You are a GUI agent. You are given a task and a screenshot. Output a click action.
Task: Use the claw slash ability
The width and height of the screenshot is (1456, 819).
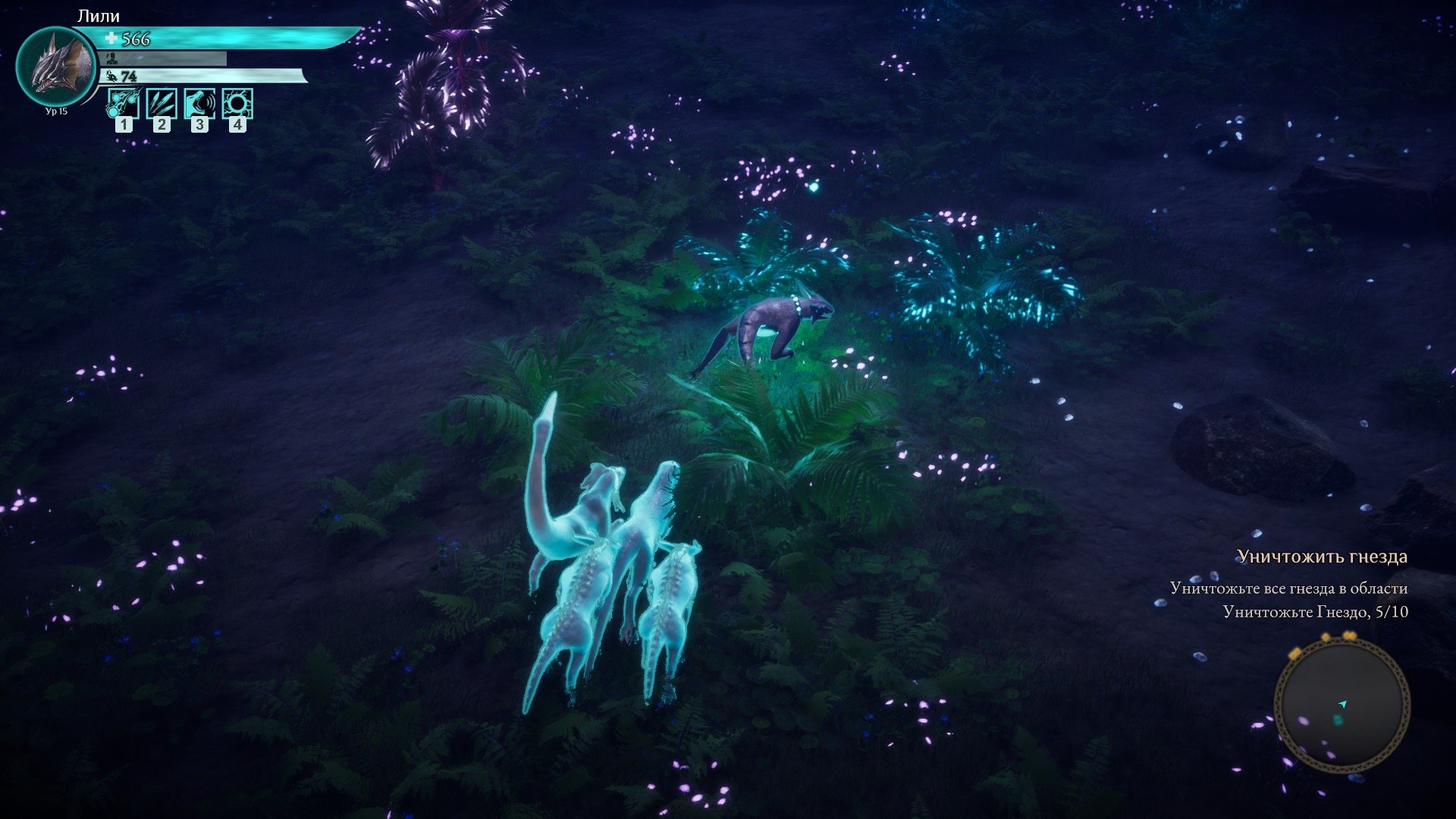click(162, 104)
